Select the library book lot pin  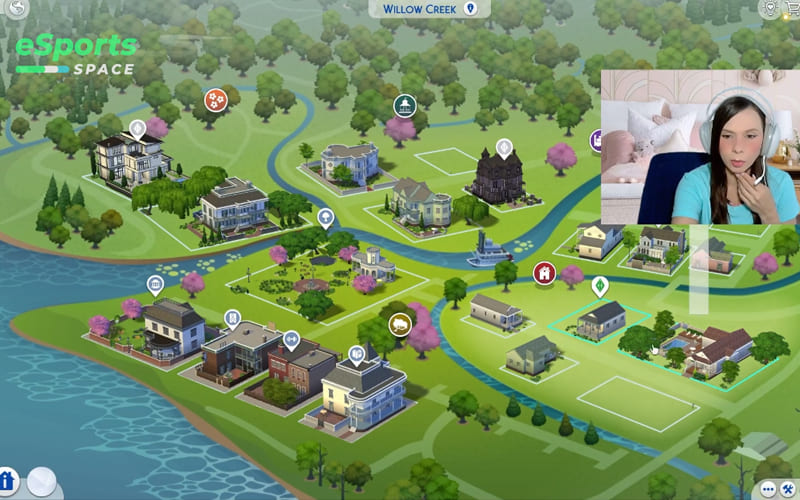coord(357,354)
